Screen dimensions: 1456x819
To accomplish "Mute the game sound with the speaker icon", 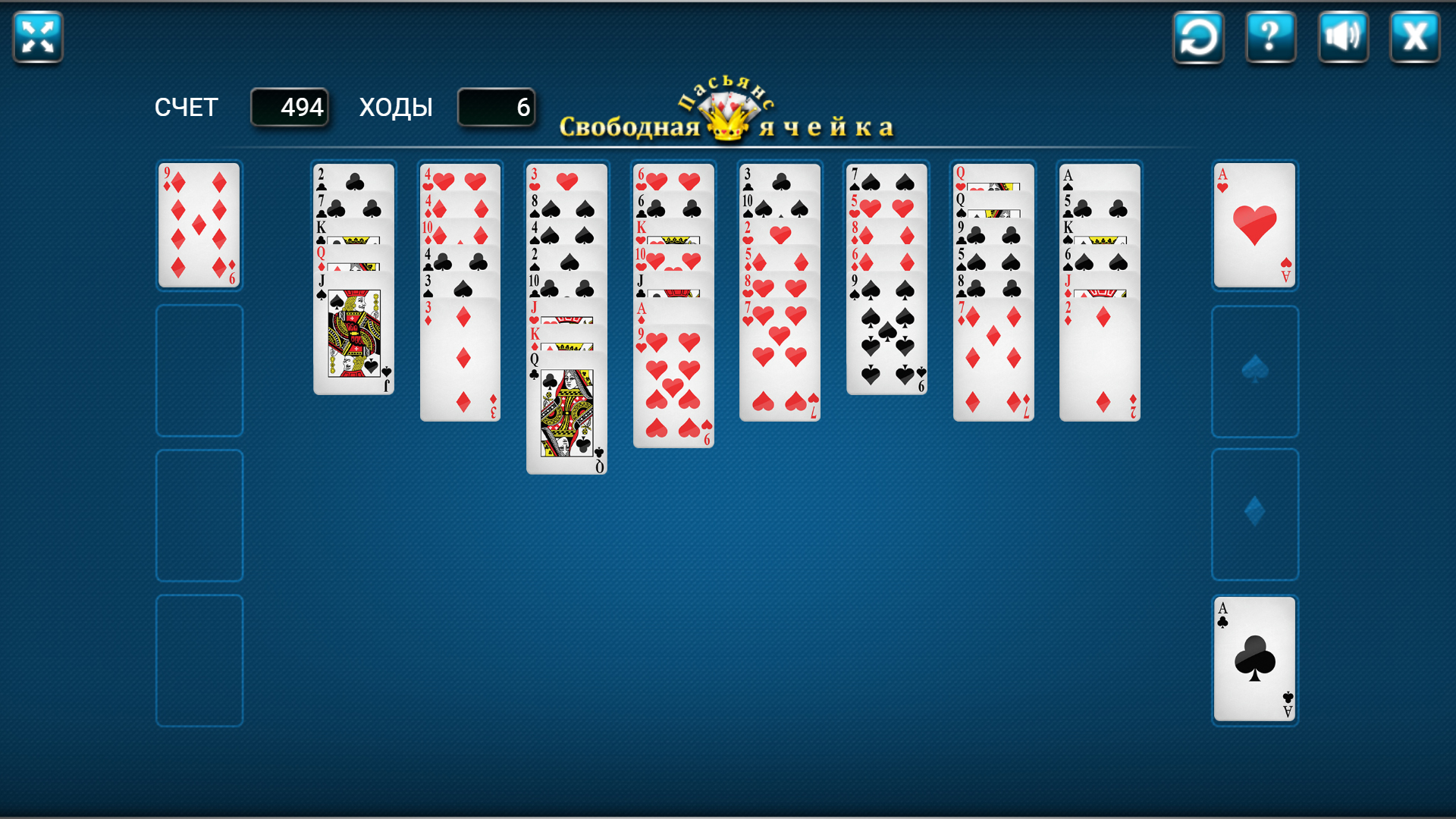I will 1343,36.
